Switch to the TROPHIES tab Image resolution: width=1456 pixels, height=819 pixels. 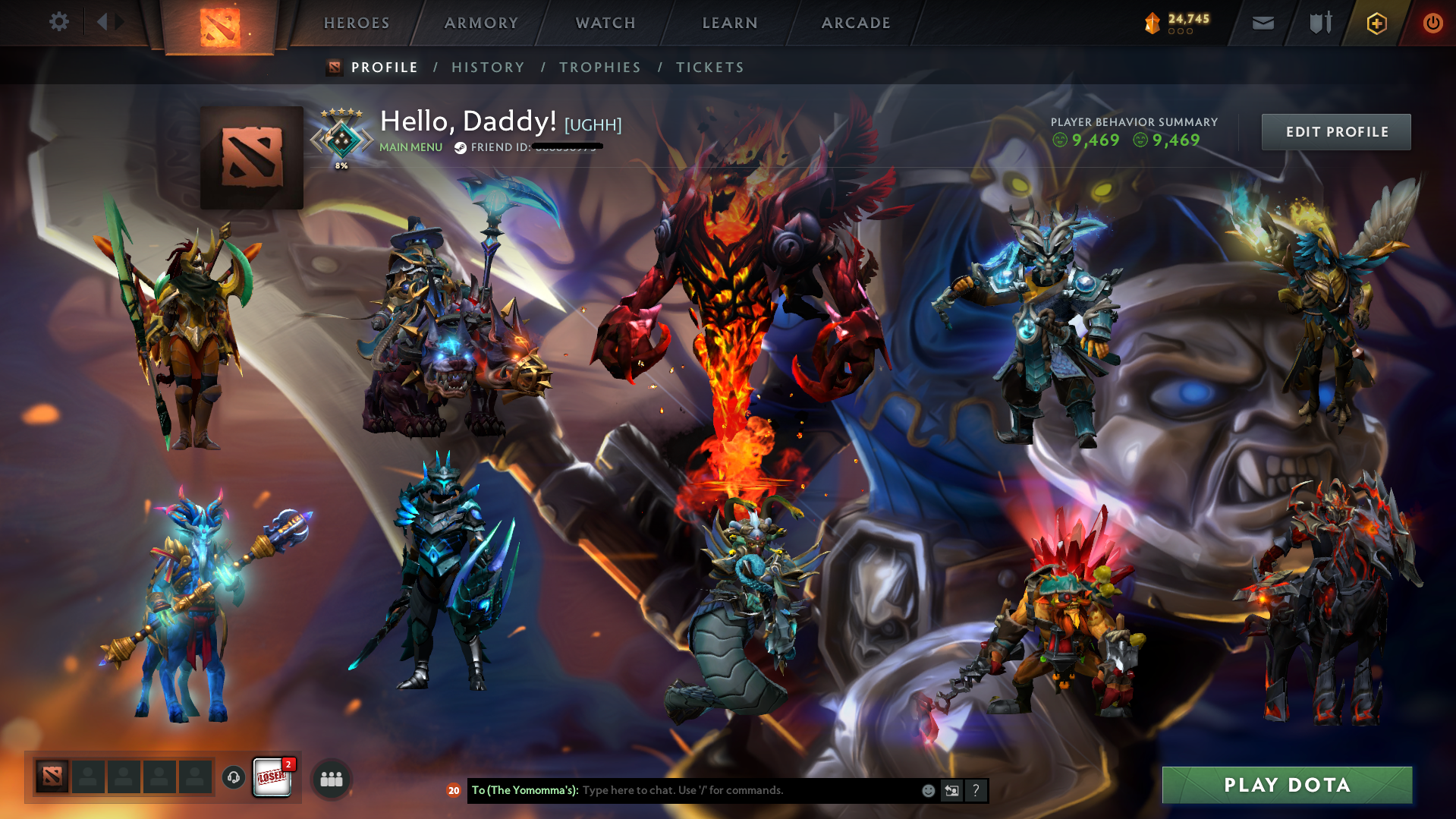click(x=599, y=67)
